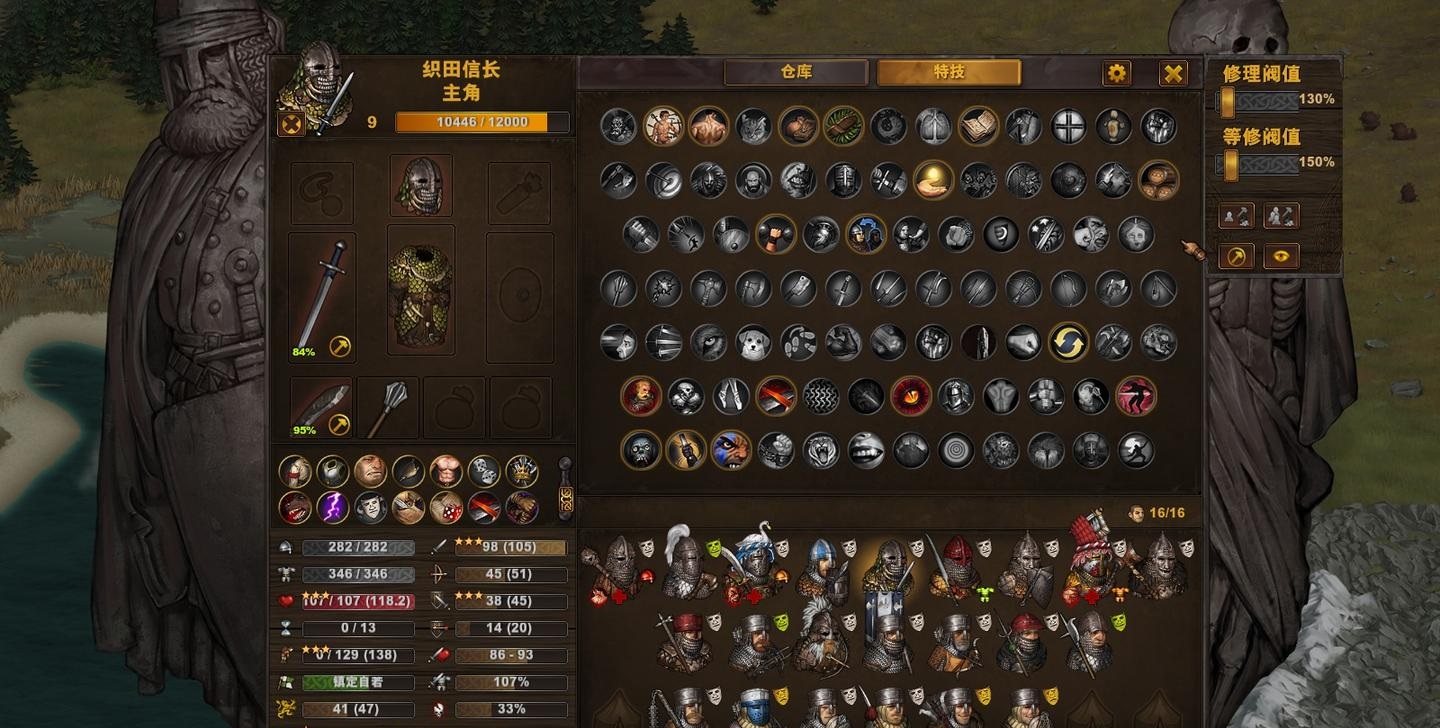Toggle the hammer auto-repair button on right panel

[1236, 257]
